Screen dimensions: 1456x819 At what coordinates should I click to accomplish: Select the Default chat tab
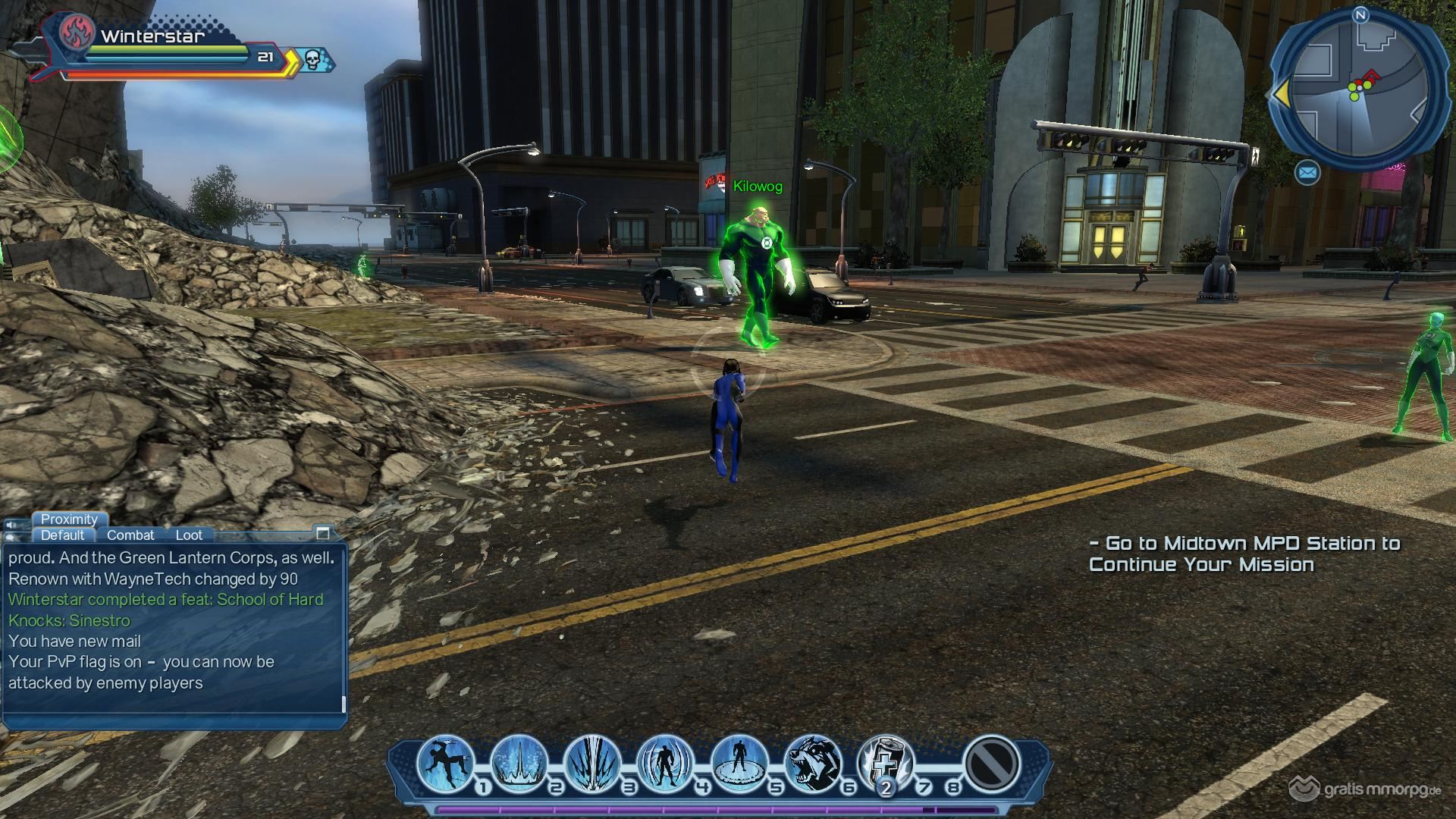click(62, 535)
